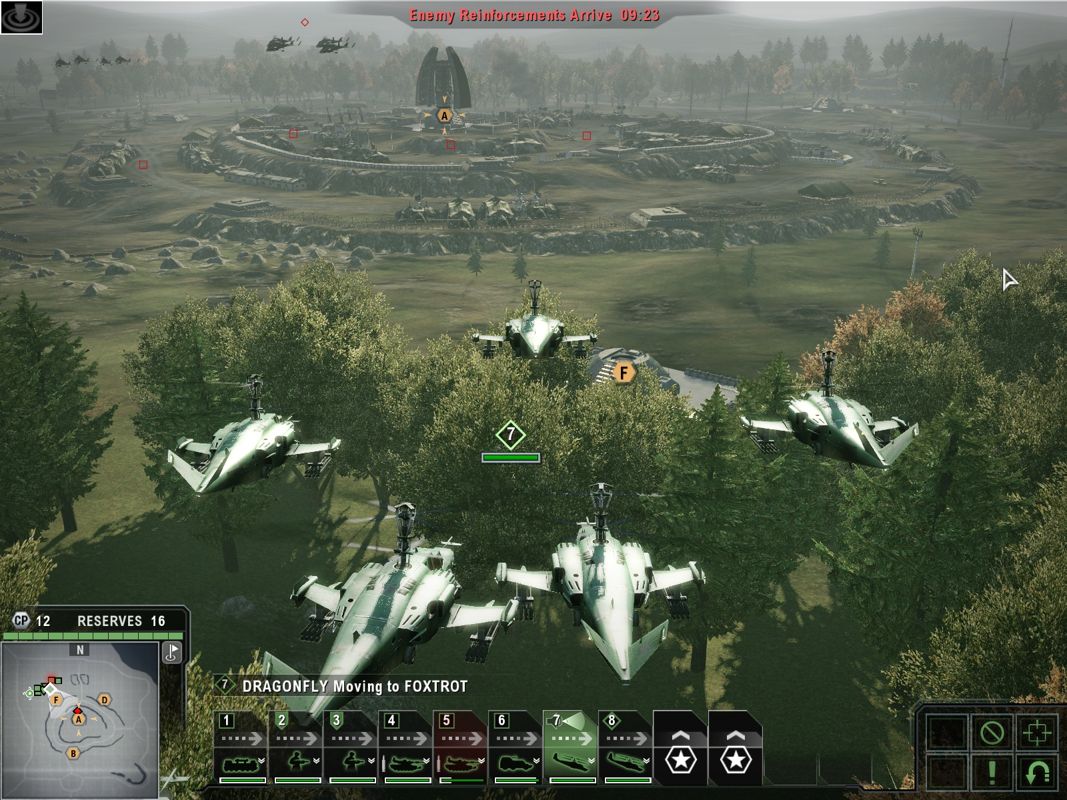Screen dimensions: 1067x800
Task: Select the highlighted helicopter group 7
Action: 570,748
